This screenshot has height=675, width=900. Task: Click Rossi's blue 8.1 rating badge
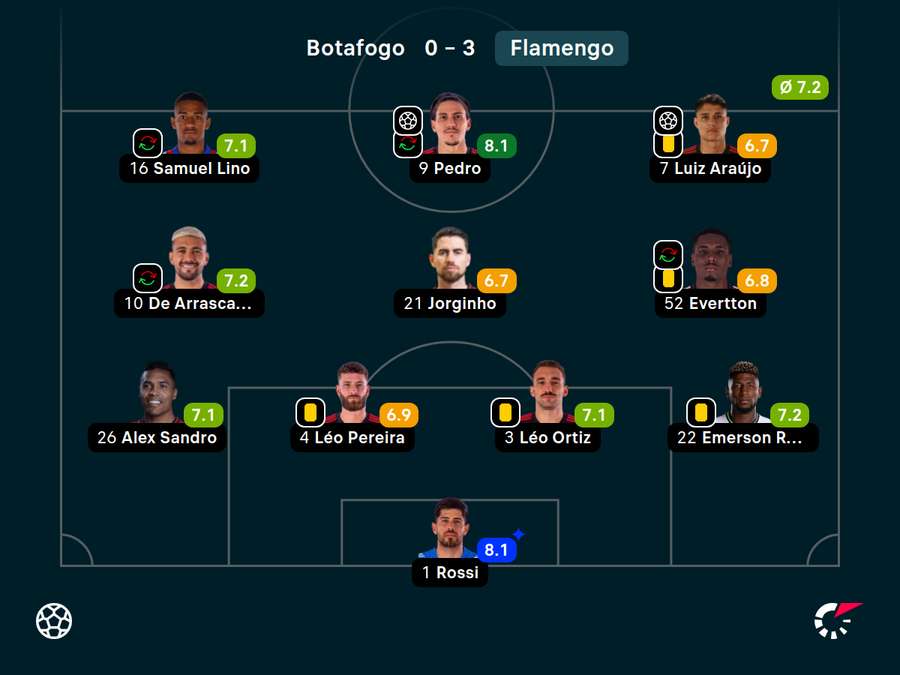pos(497,550)
